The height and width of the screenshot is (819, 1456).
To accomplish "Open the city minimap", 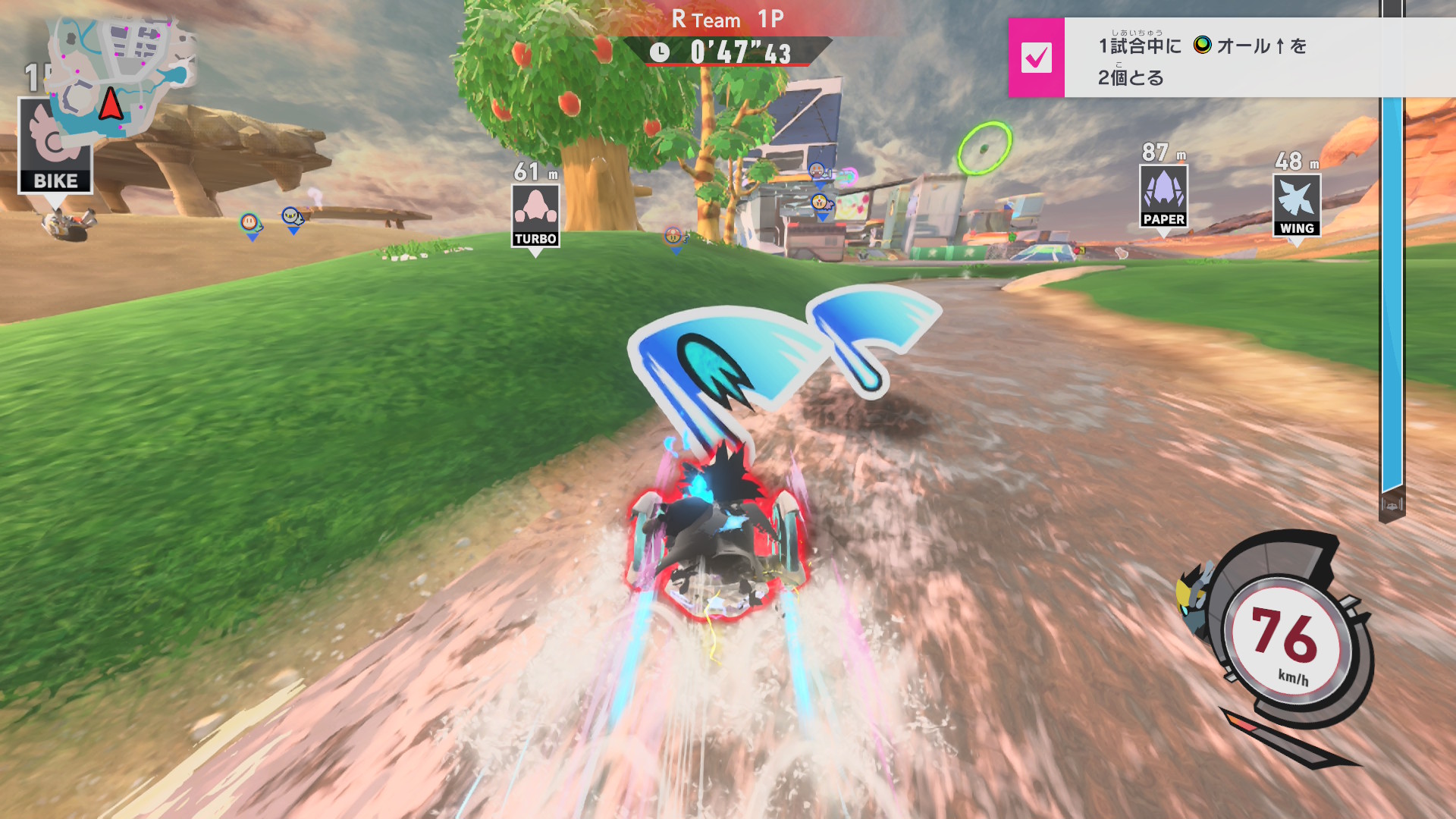I will point(121,76).
